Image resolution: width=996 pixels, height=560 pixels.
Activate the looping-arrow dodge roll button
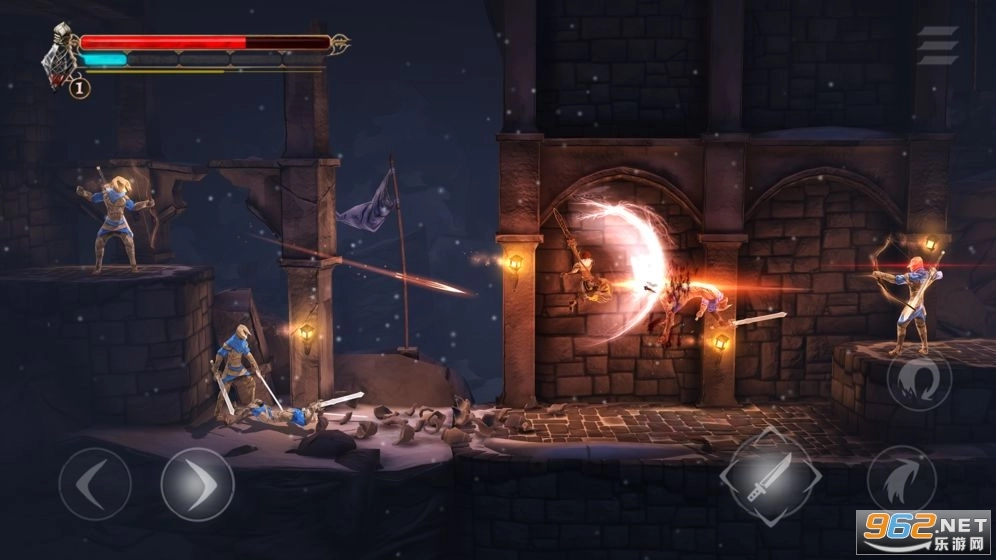919,379
